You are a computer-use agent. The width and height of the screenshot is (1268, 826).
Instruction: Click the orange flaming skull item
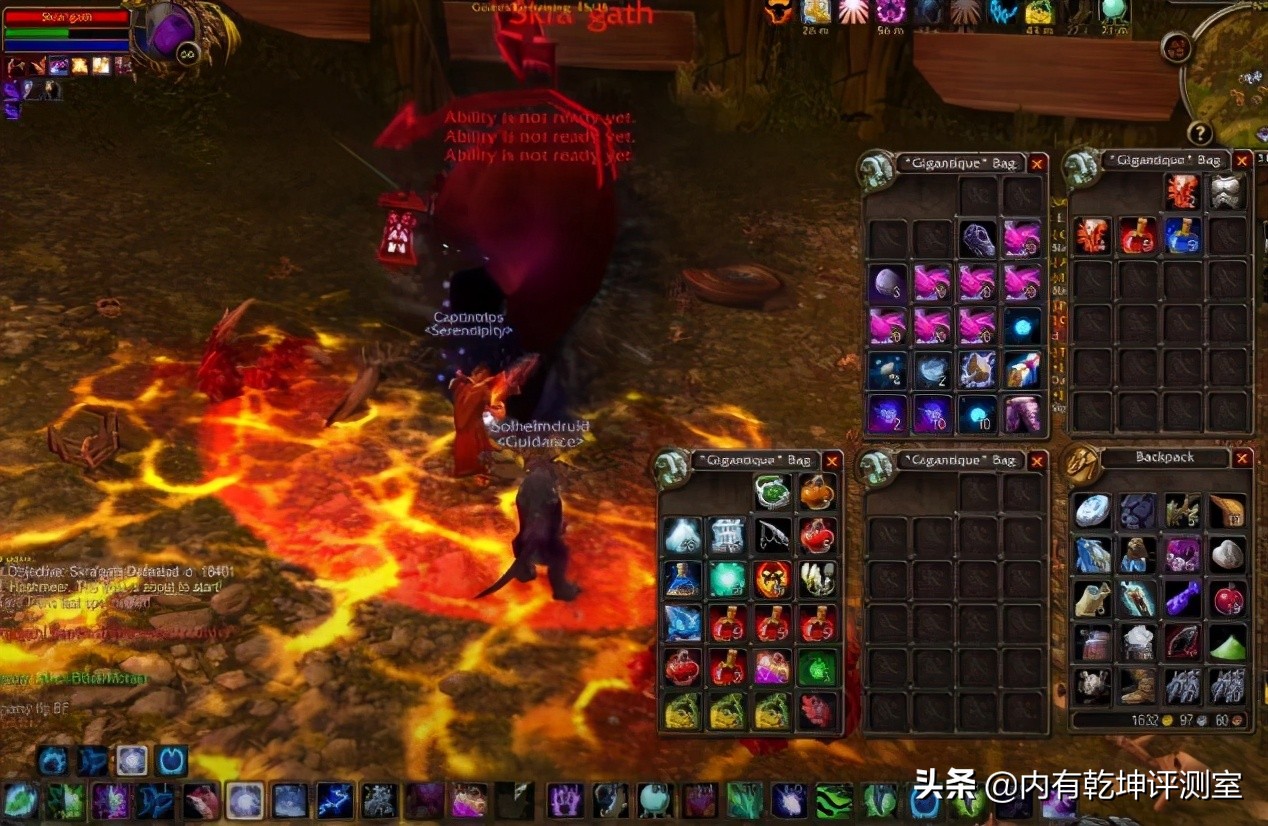point(772,578)
